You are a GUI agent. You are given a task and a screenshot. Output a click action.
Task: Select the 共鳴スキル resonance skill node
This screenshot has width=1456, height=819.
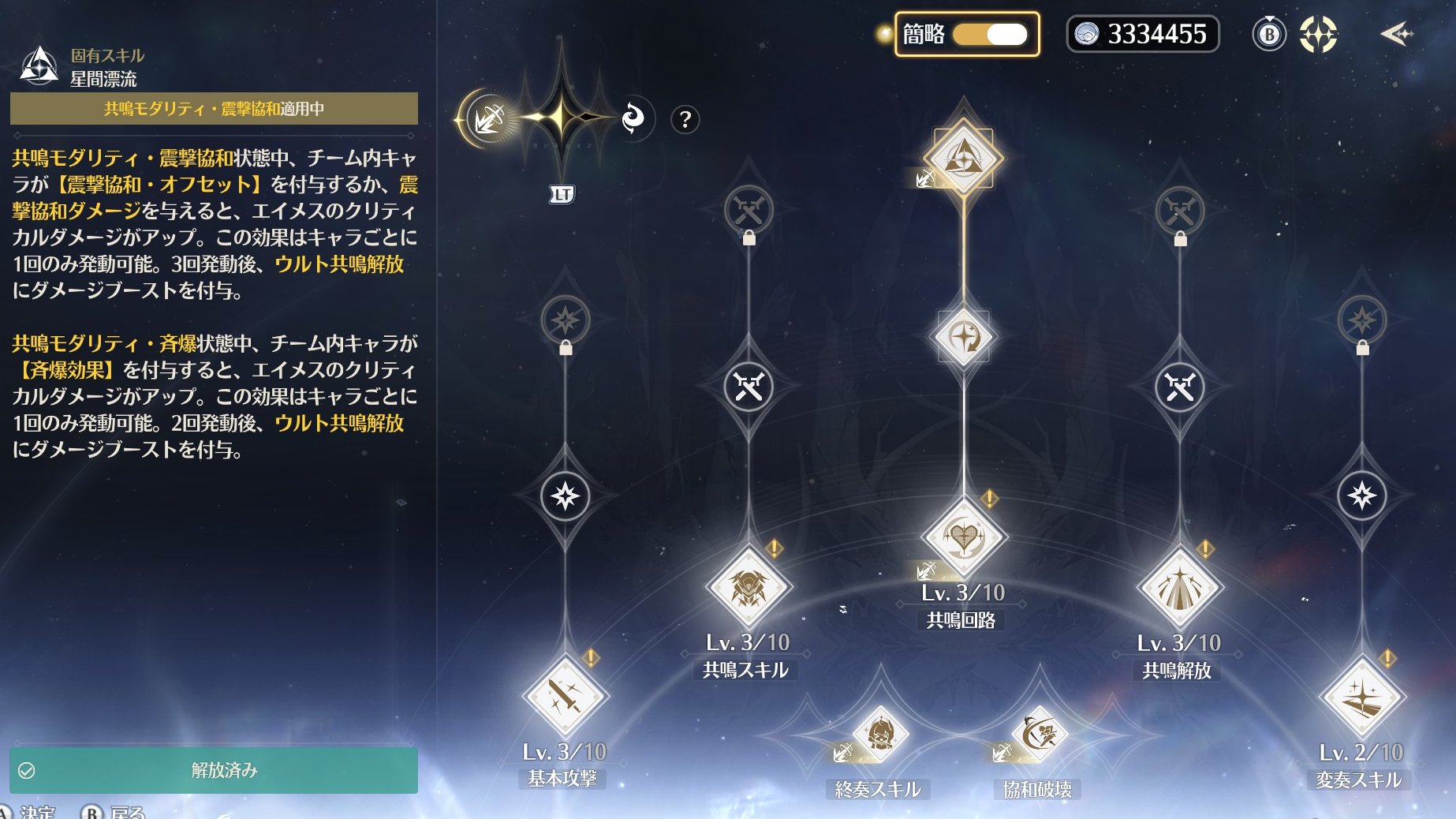tap(748, 588)
